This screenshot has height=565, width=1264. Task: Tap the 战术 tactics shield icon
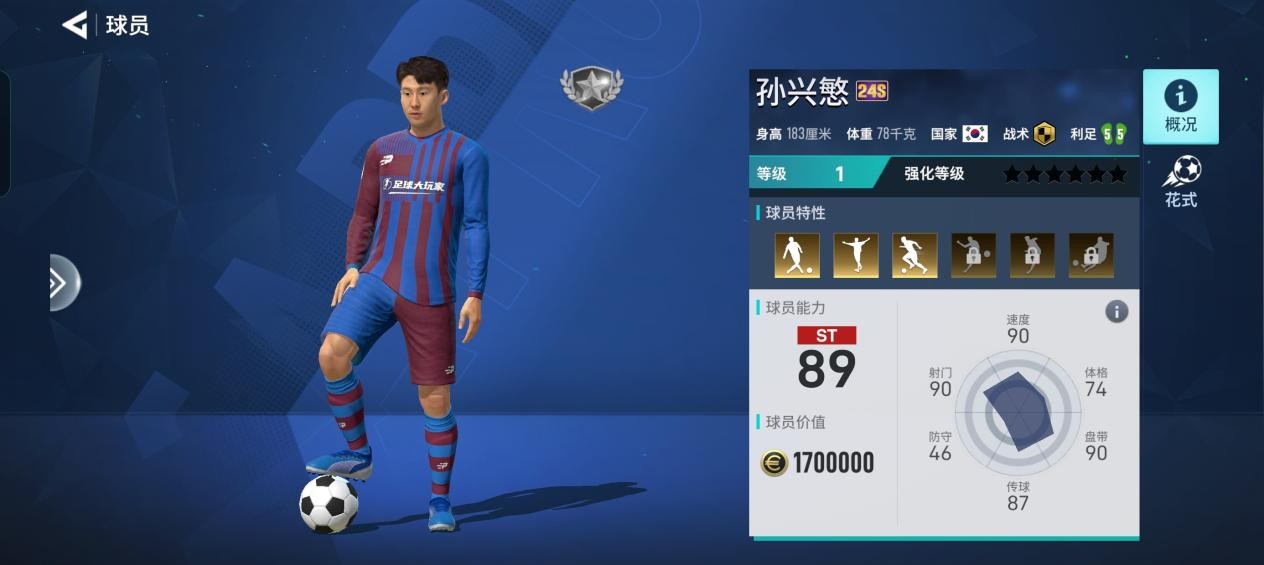pyautogui.click(x=1044, y=134)
